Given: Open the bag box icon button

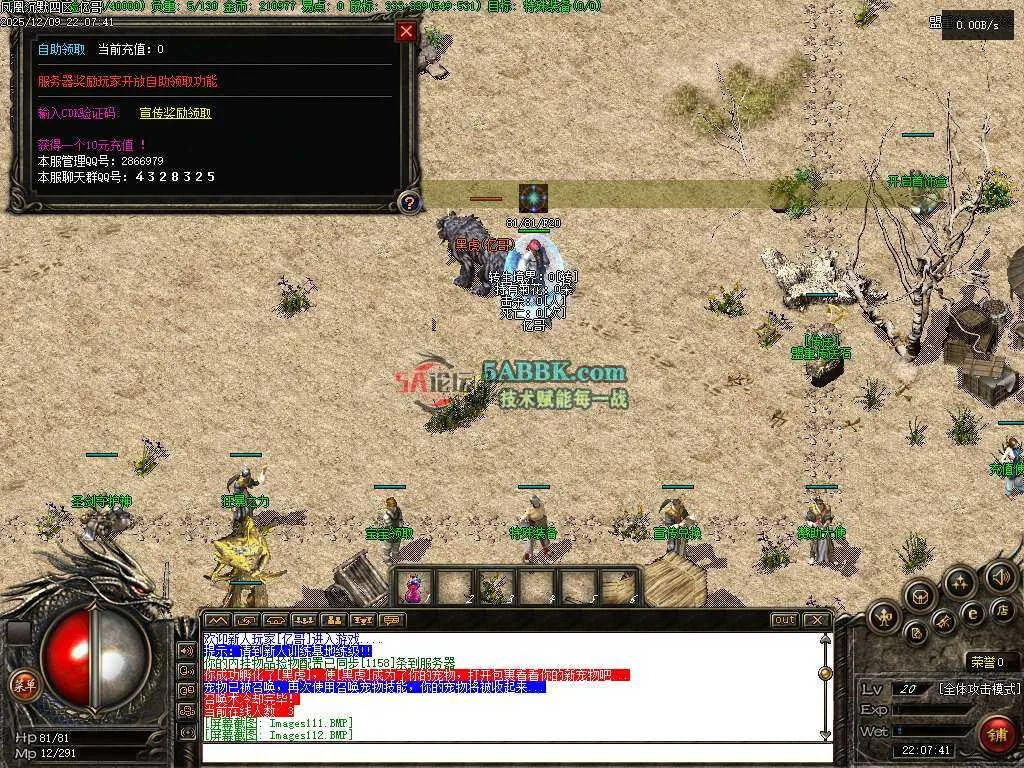Looking at the screenshot, I should click(x=919, y=596).
